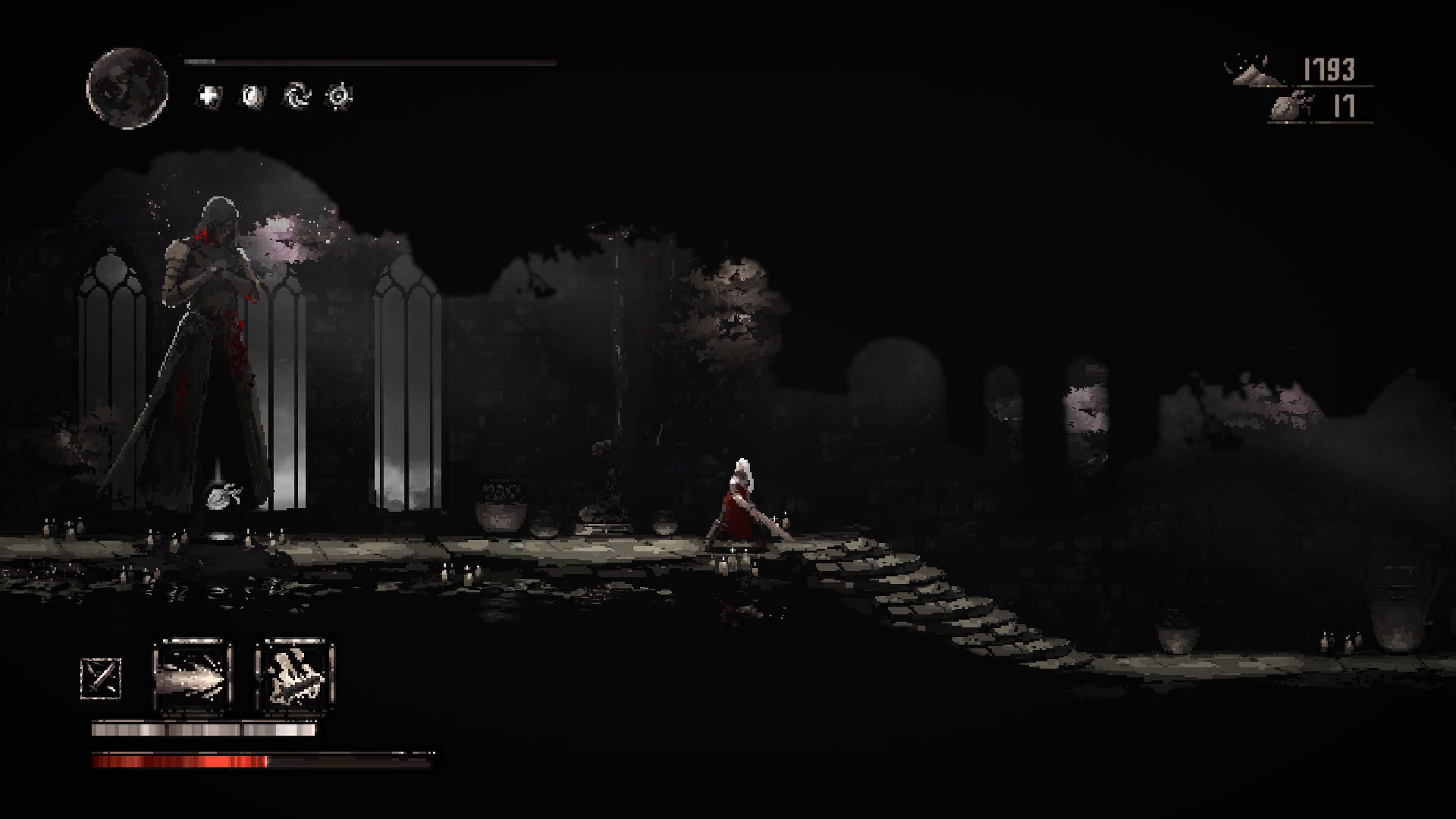Select the crossed swords weapon slot
1456x819 pixels.
click(101, 678)
